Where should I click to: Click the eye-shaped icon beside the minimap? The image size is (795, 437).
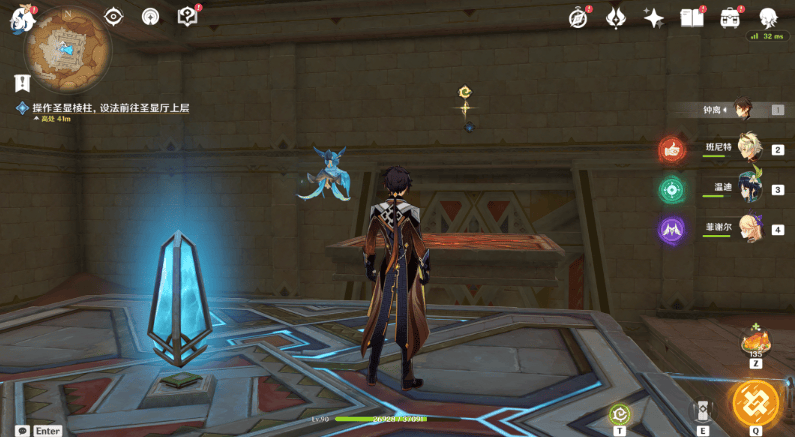pos(113,17)
